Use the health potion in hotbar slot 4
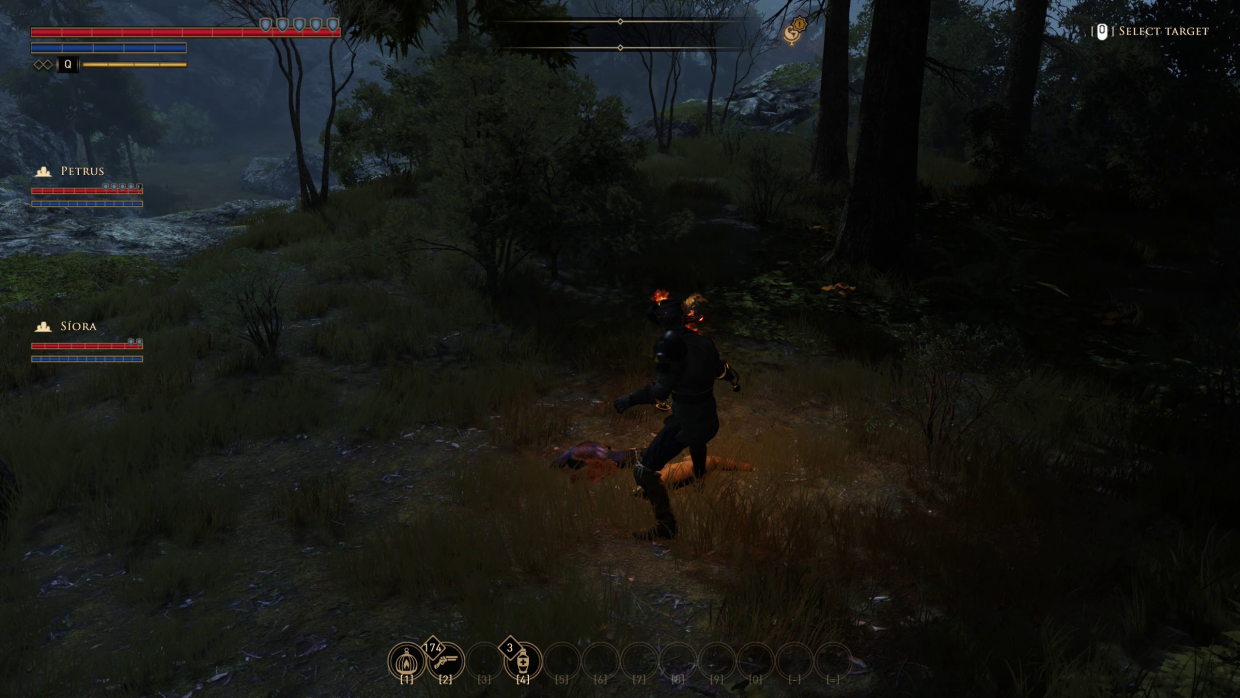This screenshot has width=1240, height=698. tap(523, 661)
